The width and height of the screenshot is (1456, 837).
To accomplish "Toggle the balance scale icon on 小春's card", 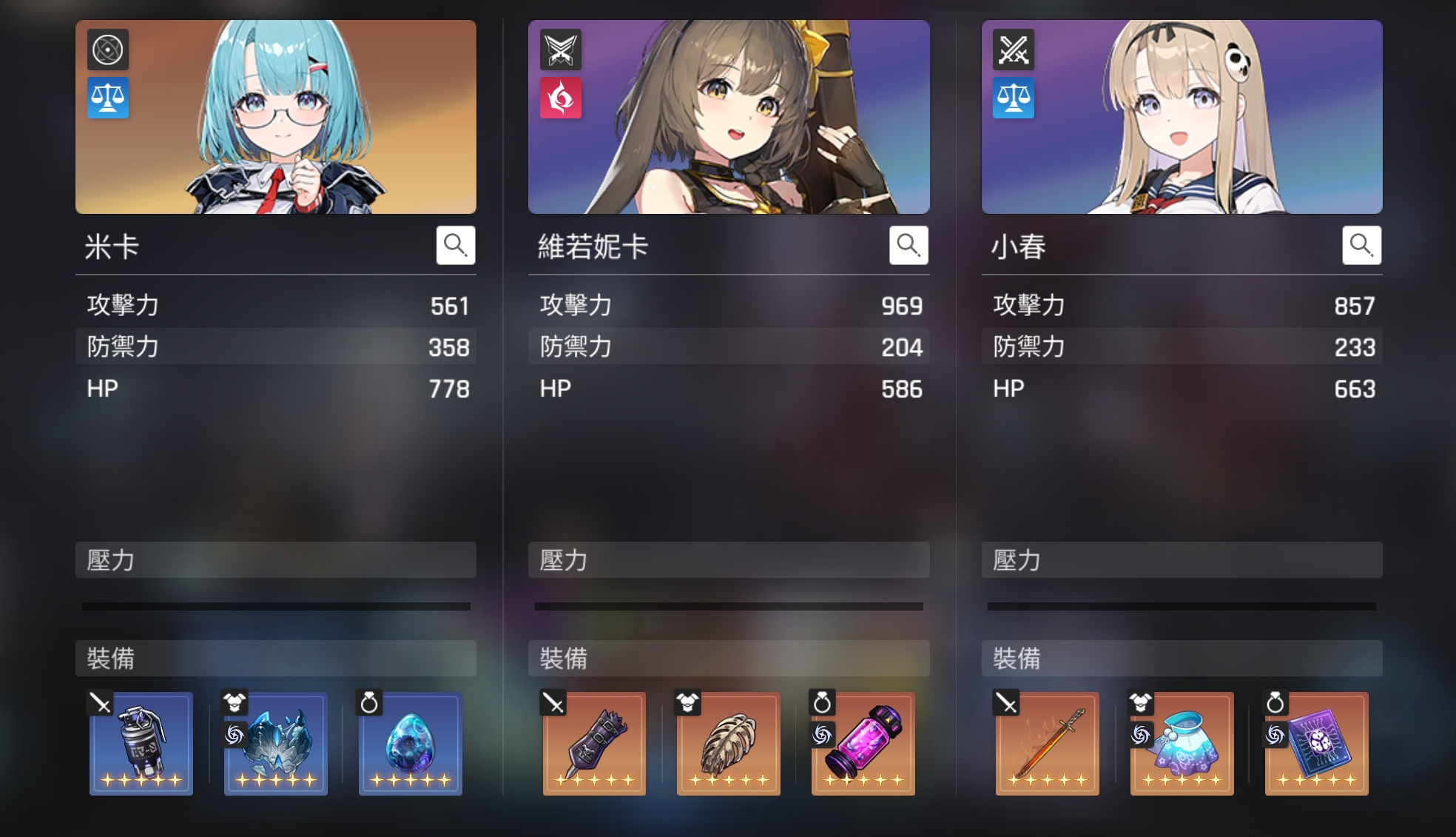I will point(1014,96).
